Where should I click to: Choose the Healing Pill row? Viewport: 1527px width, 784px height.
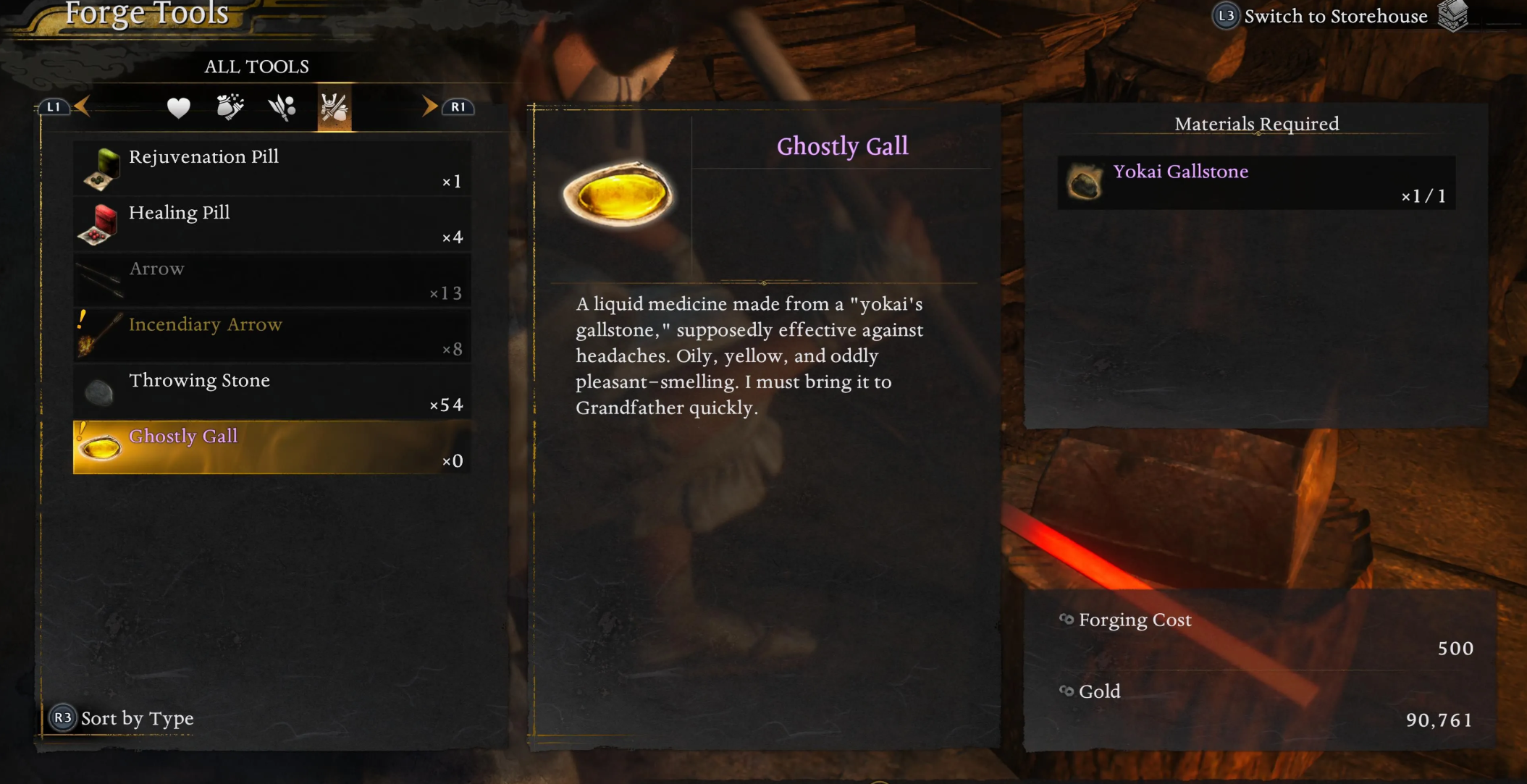point(272,224)
